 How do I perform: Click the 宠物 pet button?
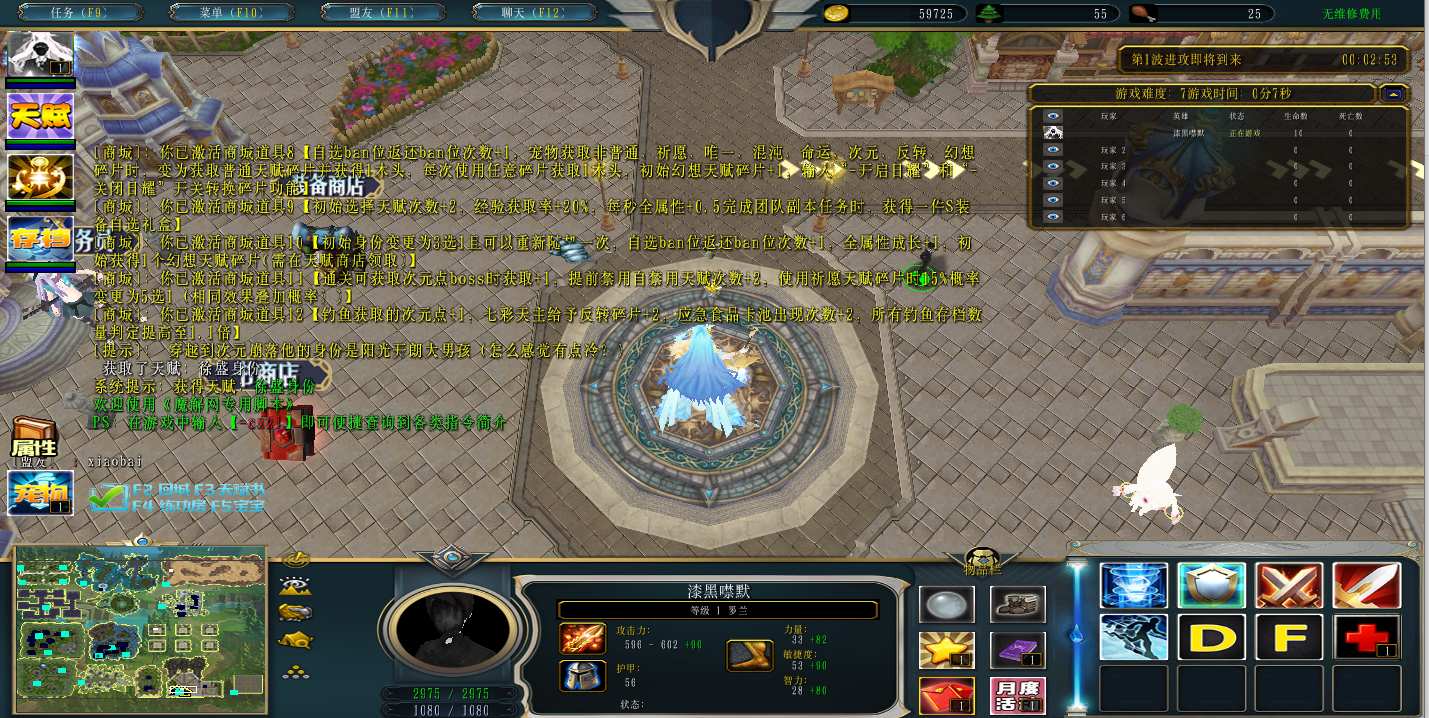coord(40,492)
